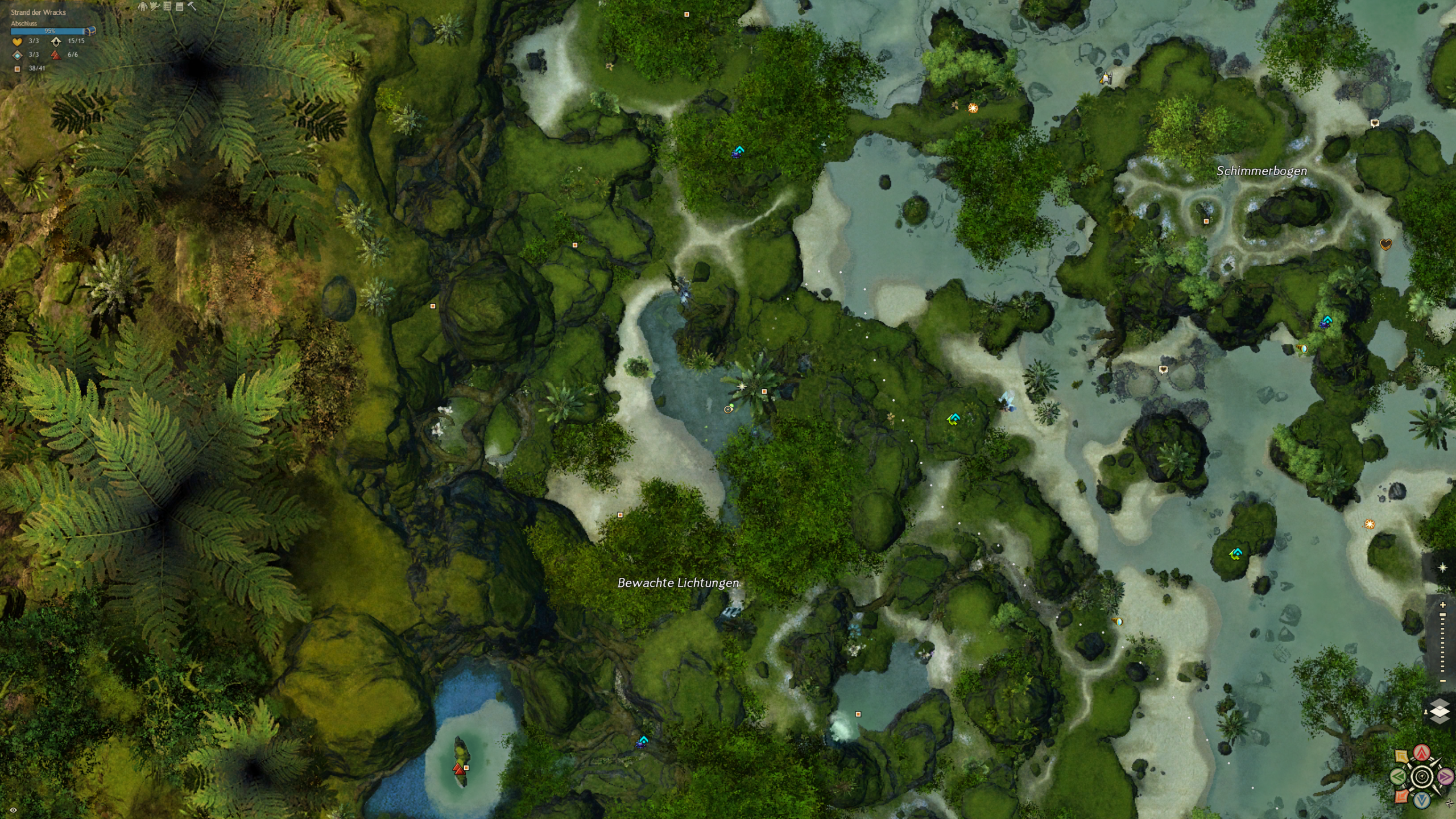
Task: Toggle the eye icon in bottom-left corner
Action: 13,810
